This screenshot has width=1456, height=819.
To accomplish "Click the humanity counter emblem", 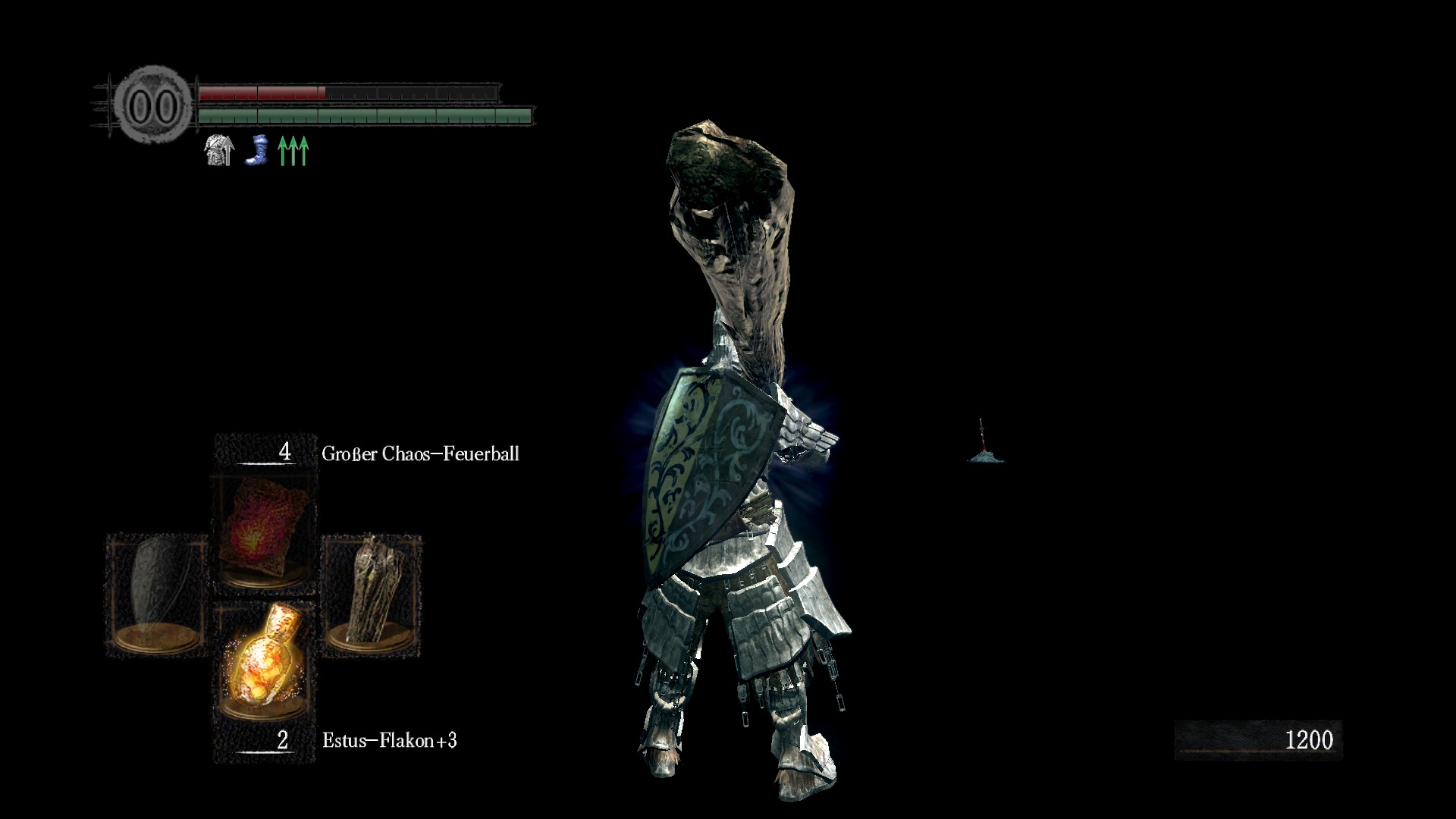I will pos(154,105).
